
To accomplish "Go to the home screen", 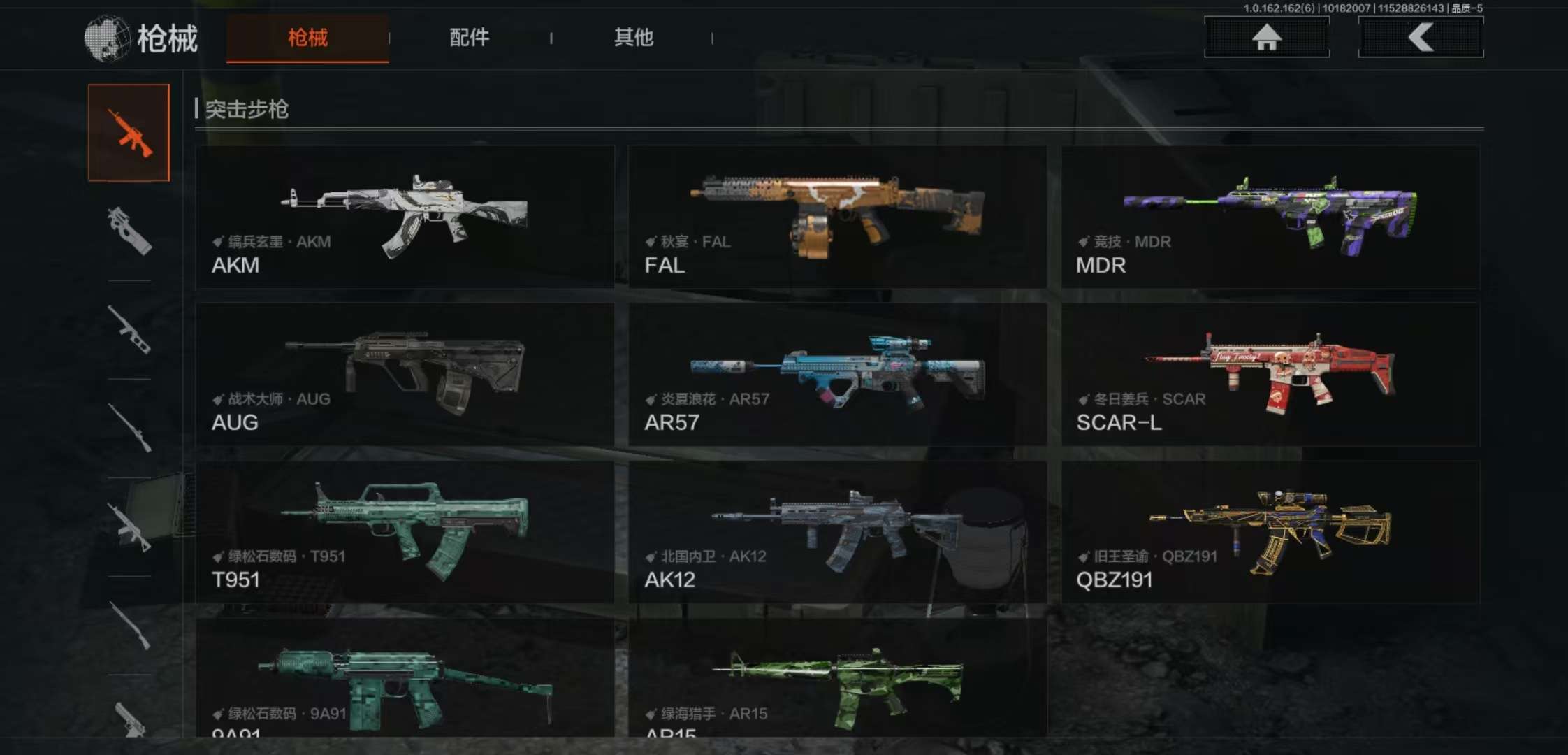I will (1266, 37).
